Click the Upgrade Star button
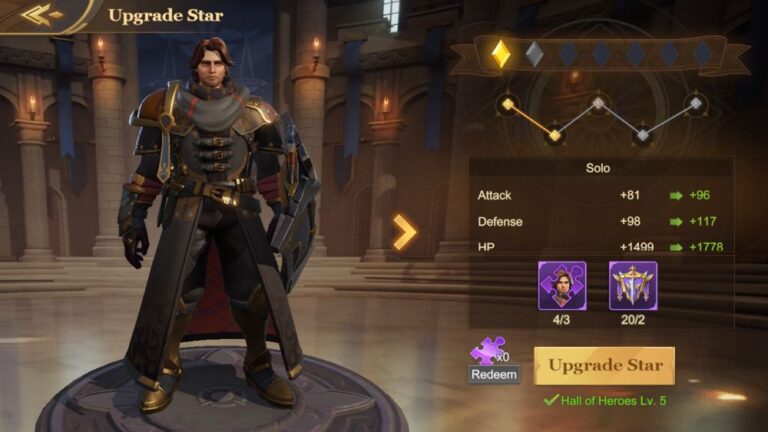This screenshot has width=768, height=432. coord(604,366)
